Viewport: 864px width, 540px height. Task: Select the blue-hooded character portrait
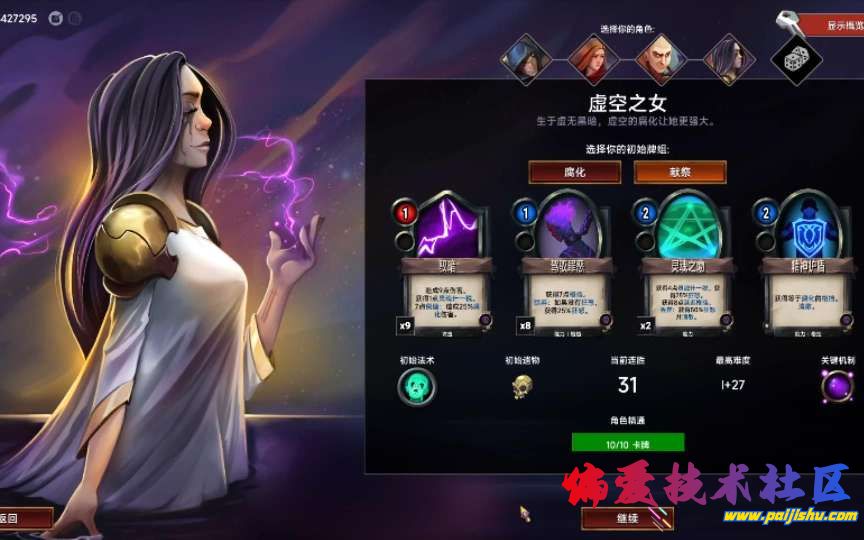[x=526, y=59]
